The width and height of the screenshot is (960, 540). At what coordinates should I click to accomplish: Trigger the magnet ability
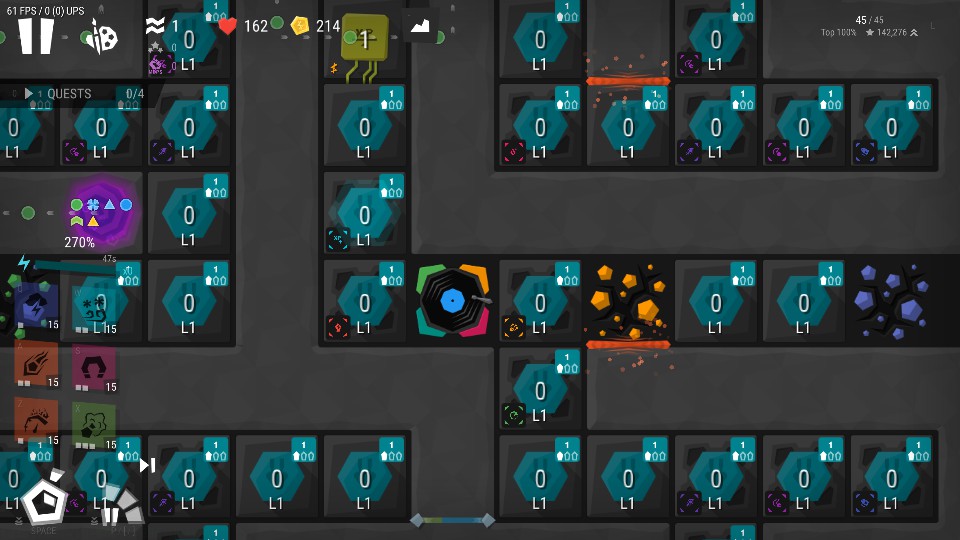pyautogui.click(x=94, y=364)
